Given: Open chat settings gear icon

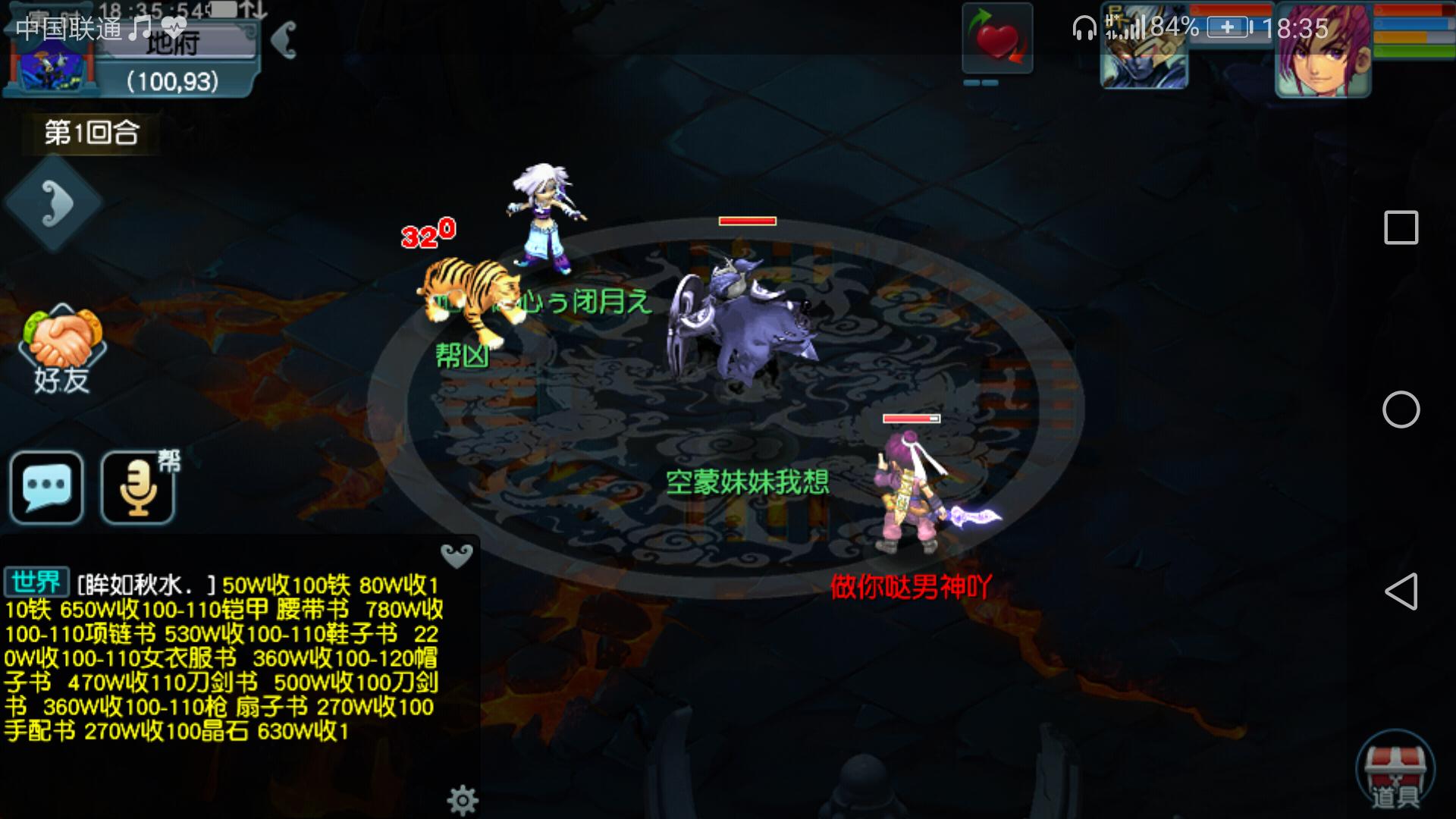Looking at the screenshot, I should pyautogui.click(x=462, y=799).
